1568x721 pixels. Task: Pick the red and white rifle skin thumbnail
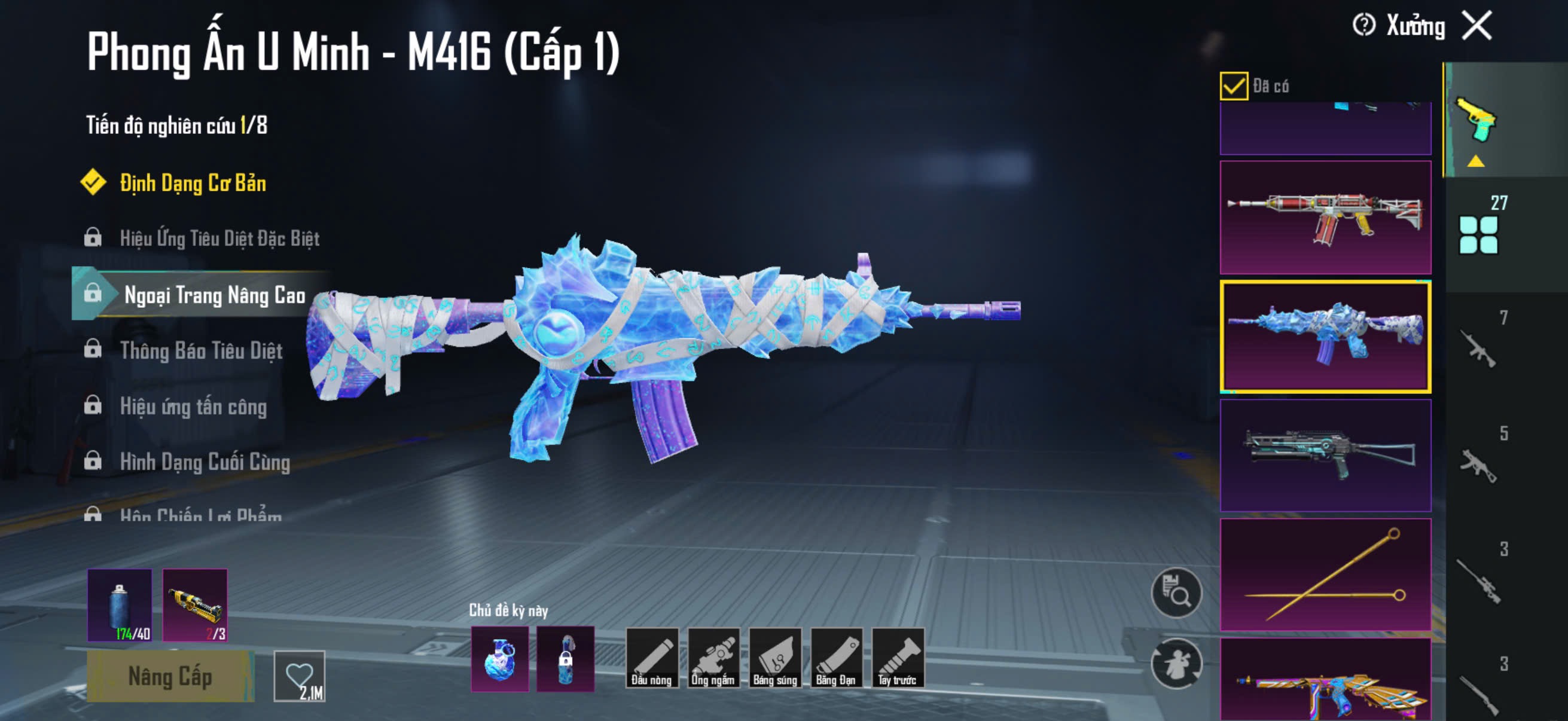[1325, 217]
